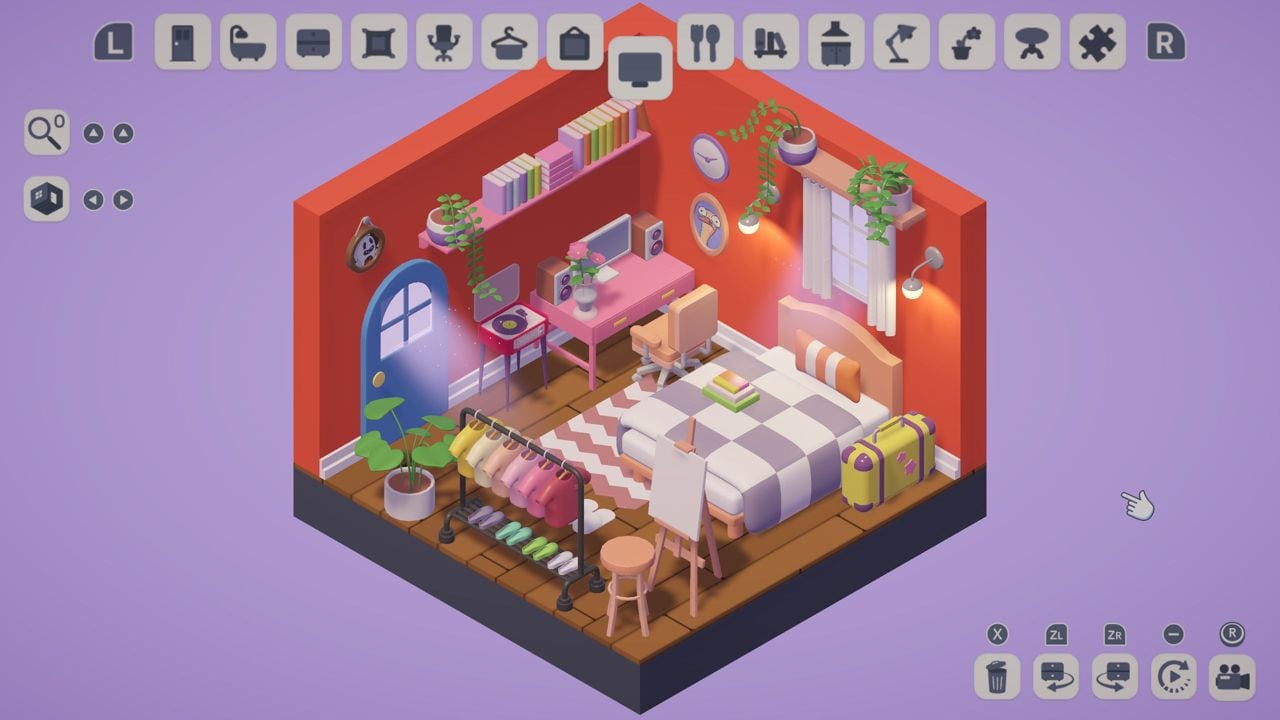1280x720 pixels.
Task: Select the clothes hanger category
Action: tap(509, 42)
